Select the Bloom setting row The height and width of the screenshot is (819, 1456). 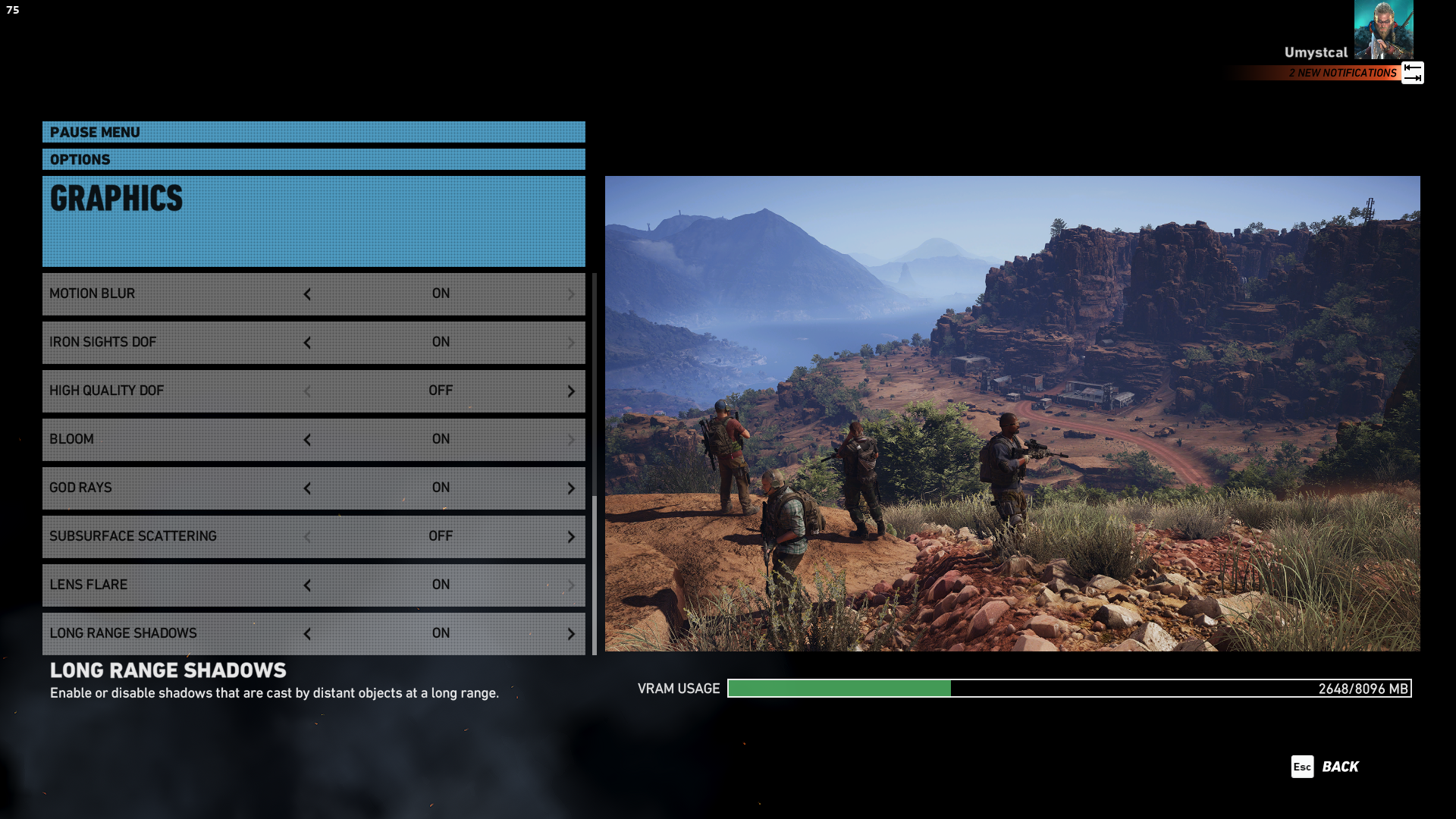(174, 440)
